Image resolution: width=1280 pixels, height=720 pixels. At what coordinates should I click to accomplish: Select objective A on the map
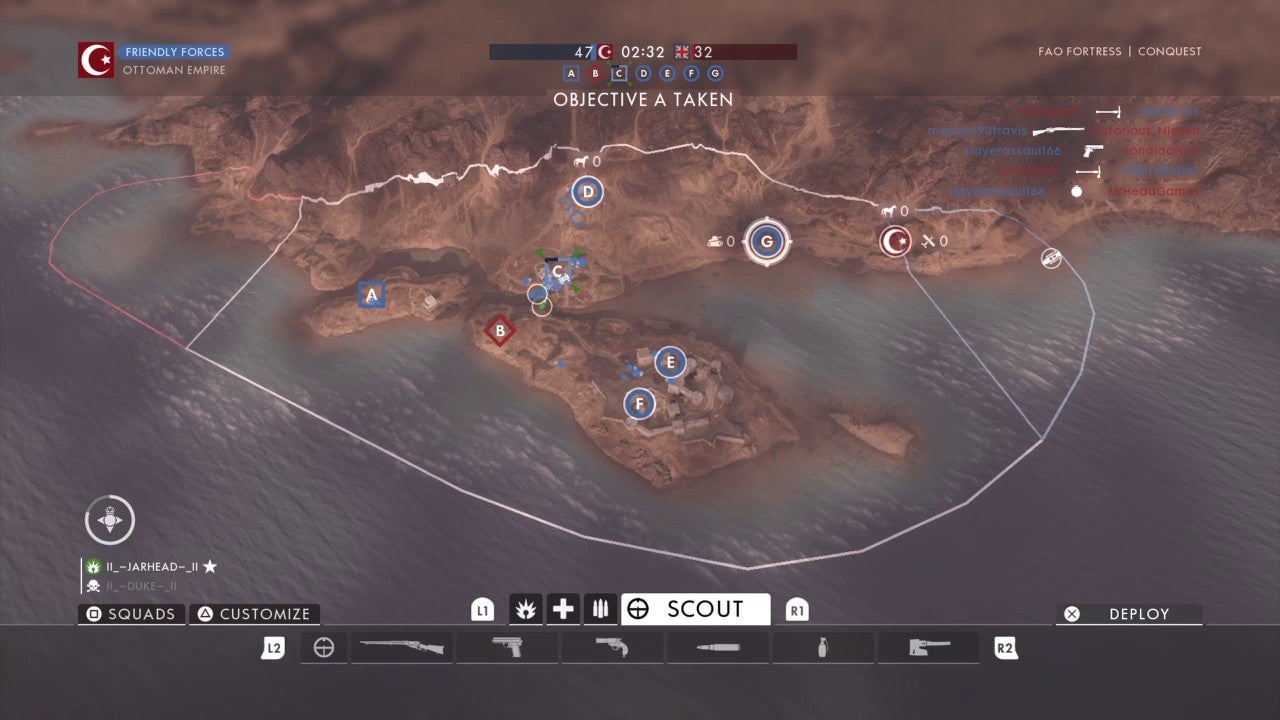pos(372,295)
